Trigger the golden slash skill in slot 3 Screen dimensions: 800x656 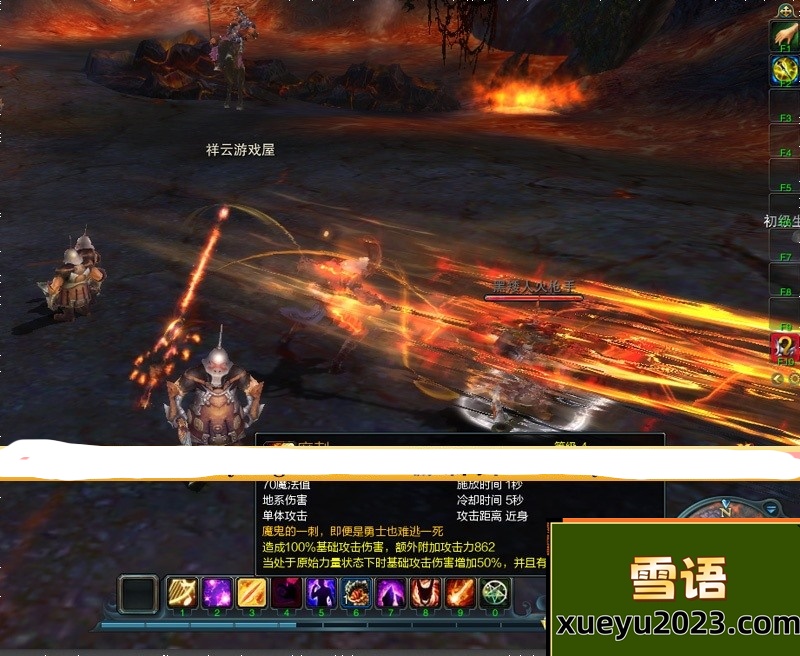point(251,594)
